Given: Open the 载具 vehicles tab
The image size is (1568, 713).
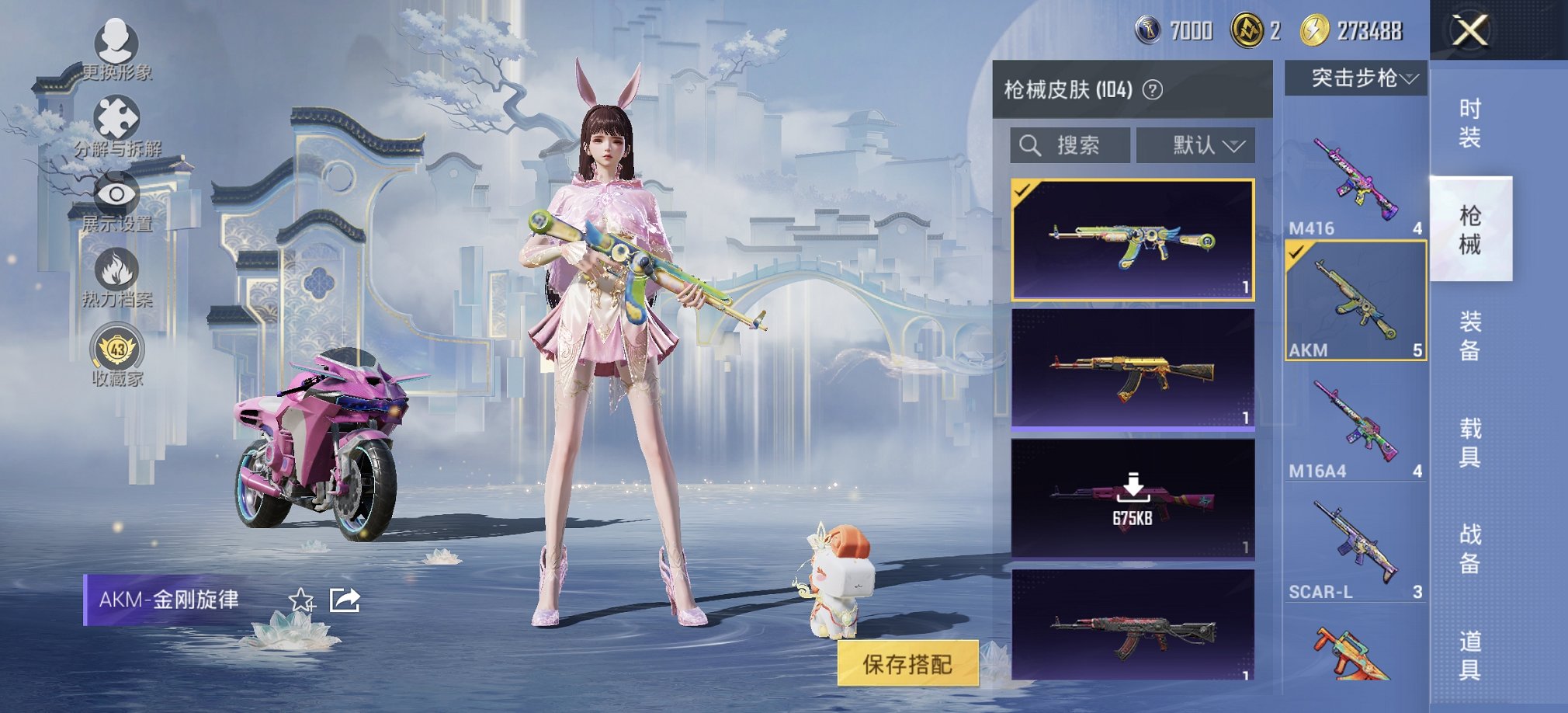Looking at the screenshot, I should pos(1471,443).
